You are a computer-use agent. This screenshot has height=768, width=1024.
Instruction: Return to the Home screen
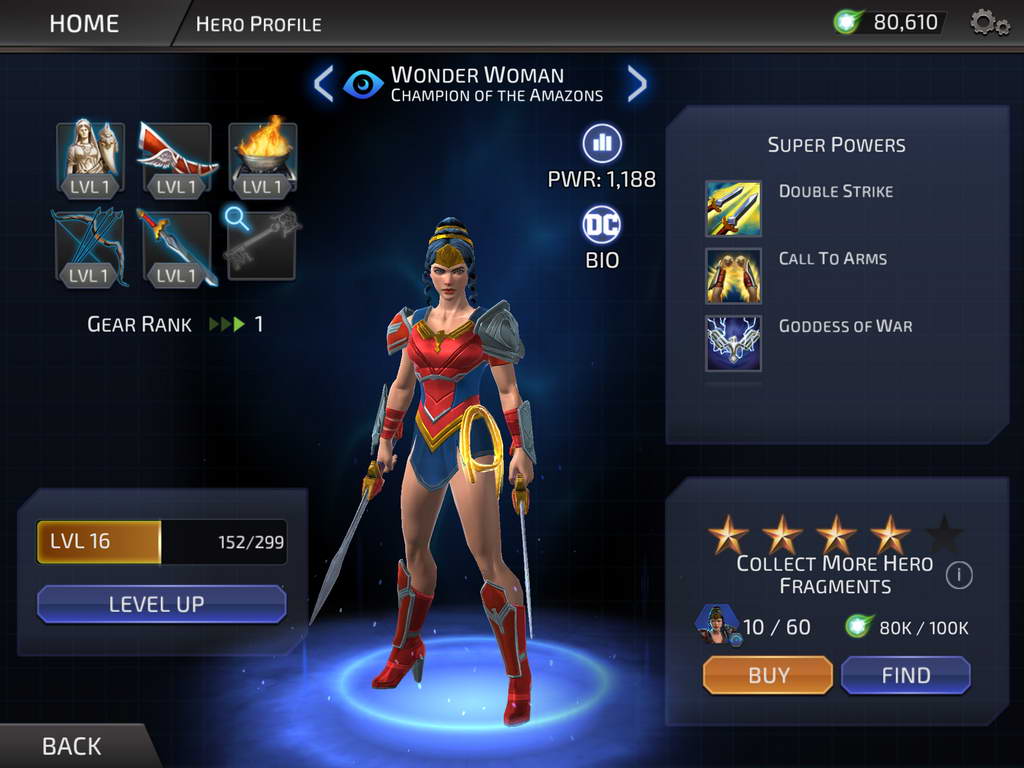(x=84, y=23)
